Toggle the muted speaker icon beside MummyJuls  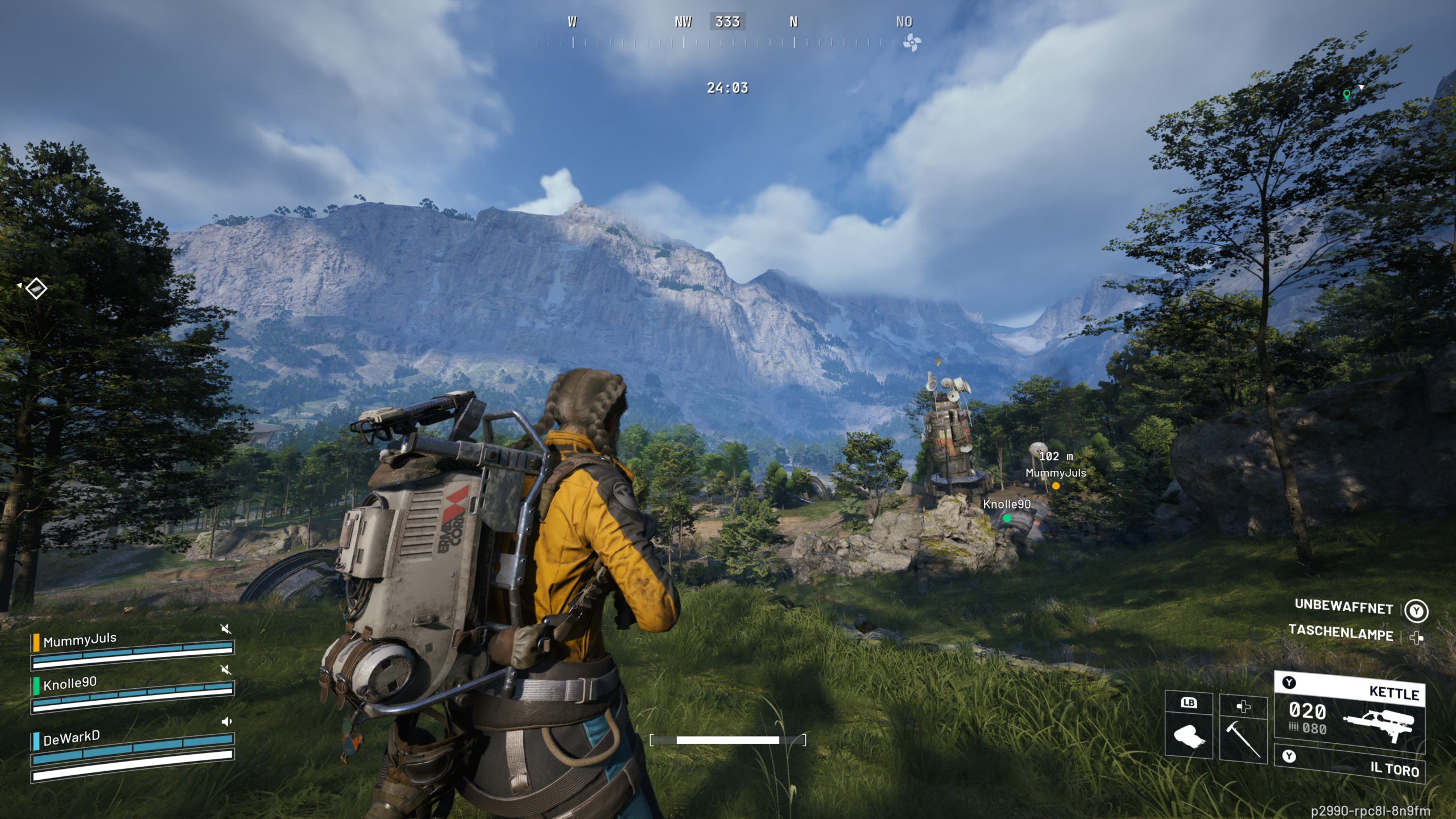coord(226,628)
